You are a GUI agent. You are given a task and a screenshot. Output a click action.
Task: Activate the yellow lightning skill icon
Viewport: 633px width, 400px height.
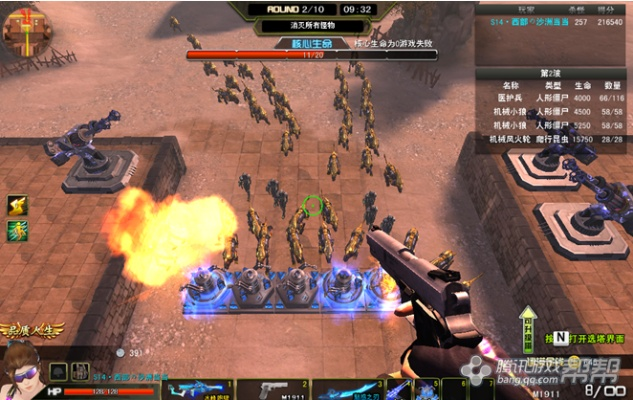(18, 206)
